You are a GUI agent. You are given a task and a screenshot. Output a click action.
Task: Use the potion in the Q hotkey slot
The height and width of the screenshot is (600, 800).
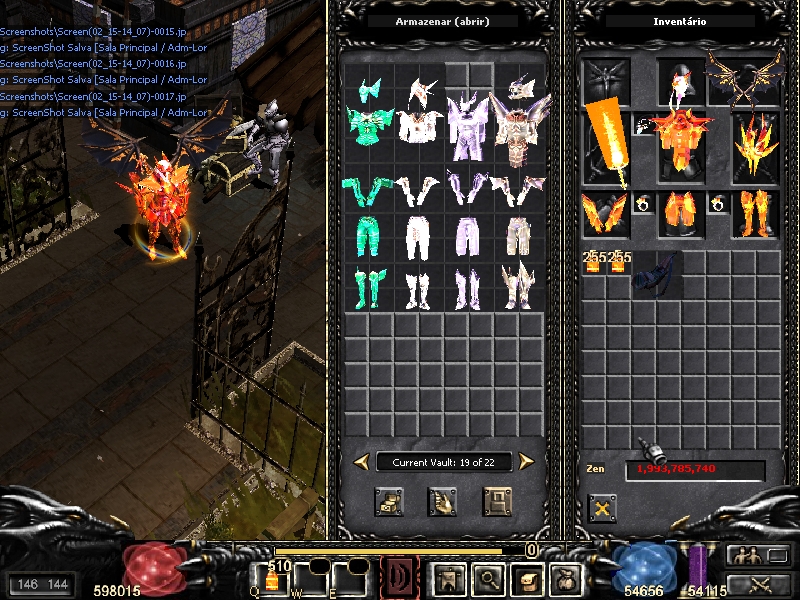[x=270, y=580]
